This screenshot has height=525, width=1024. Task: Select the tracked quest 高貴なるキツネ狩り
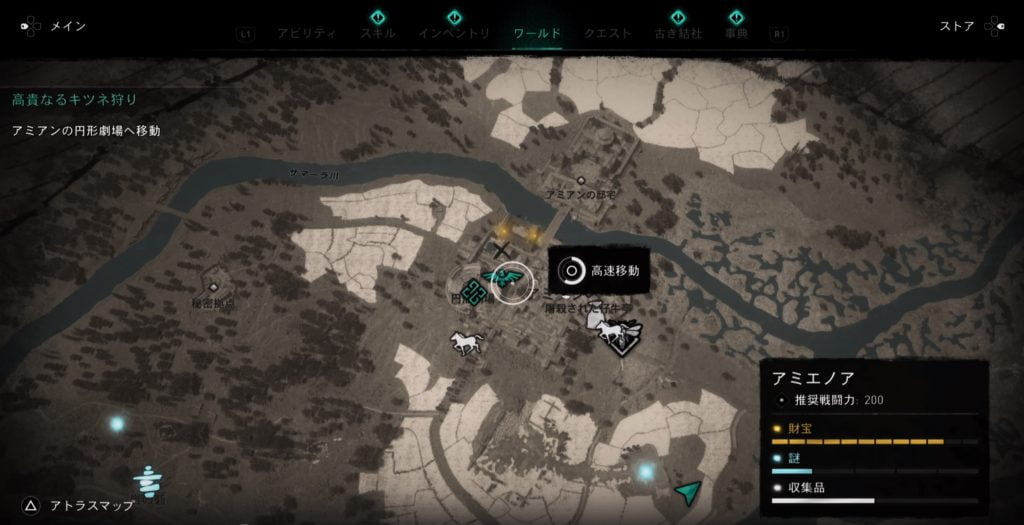click(74, 100)
